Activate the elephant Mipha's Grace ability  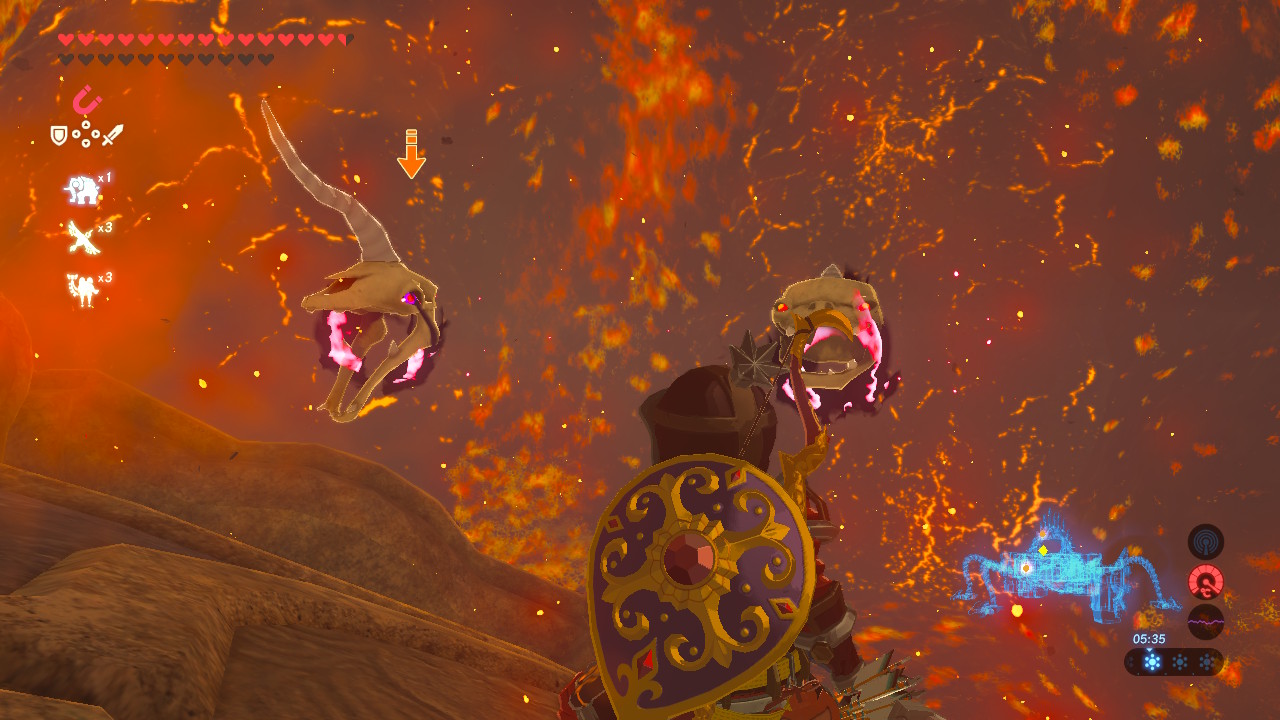[82, 189]
